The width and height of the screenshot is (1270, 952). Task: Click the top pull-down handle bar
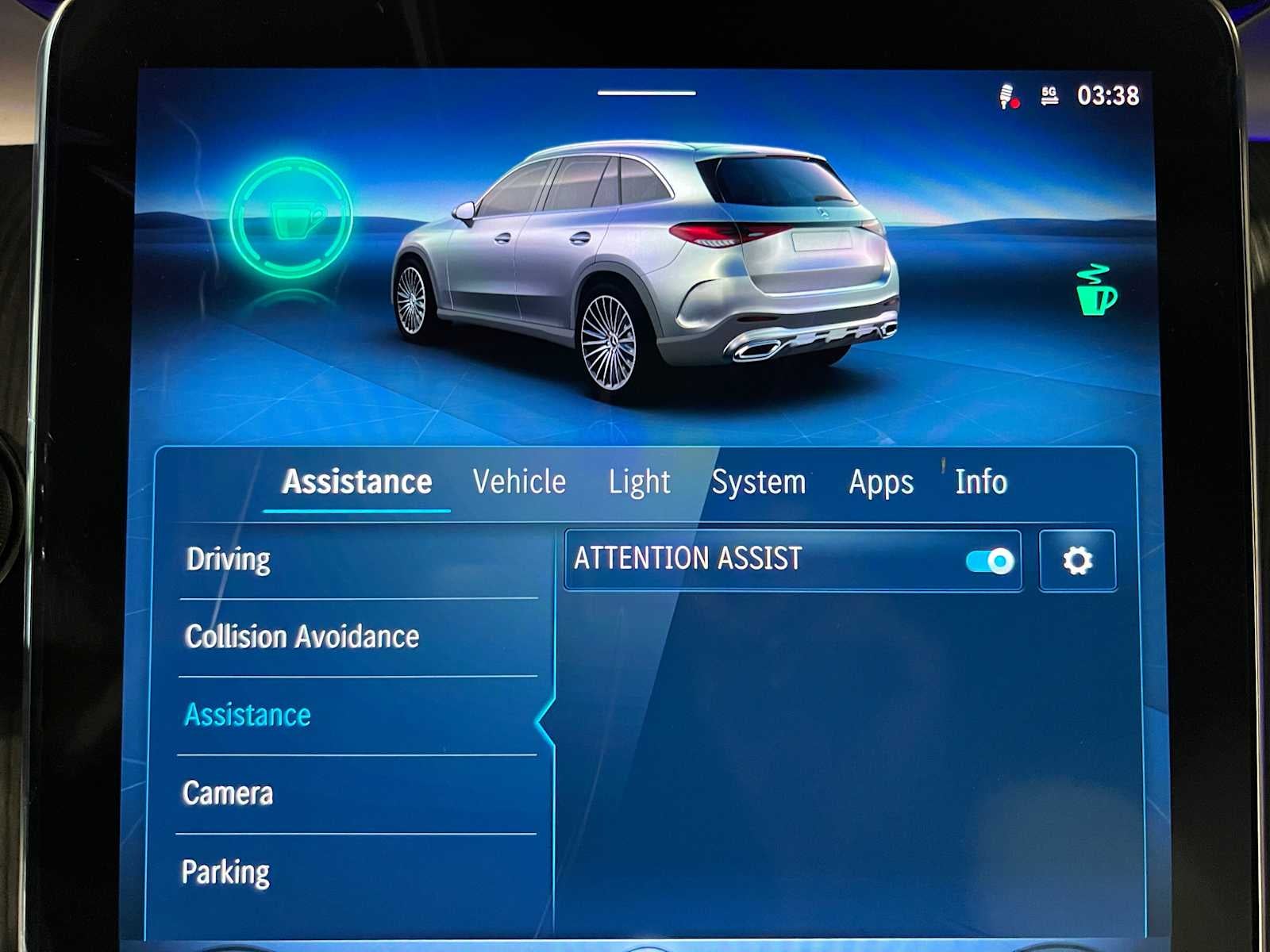[647, 93]
